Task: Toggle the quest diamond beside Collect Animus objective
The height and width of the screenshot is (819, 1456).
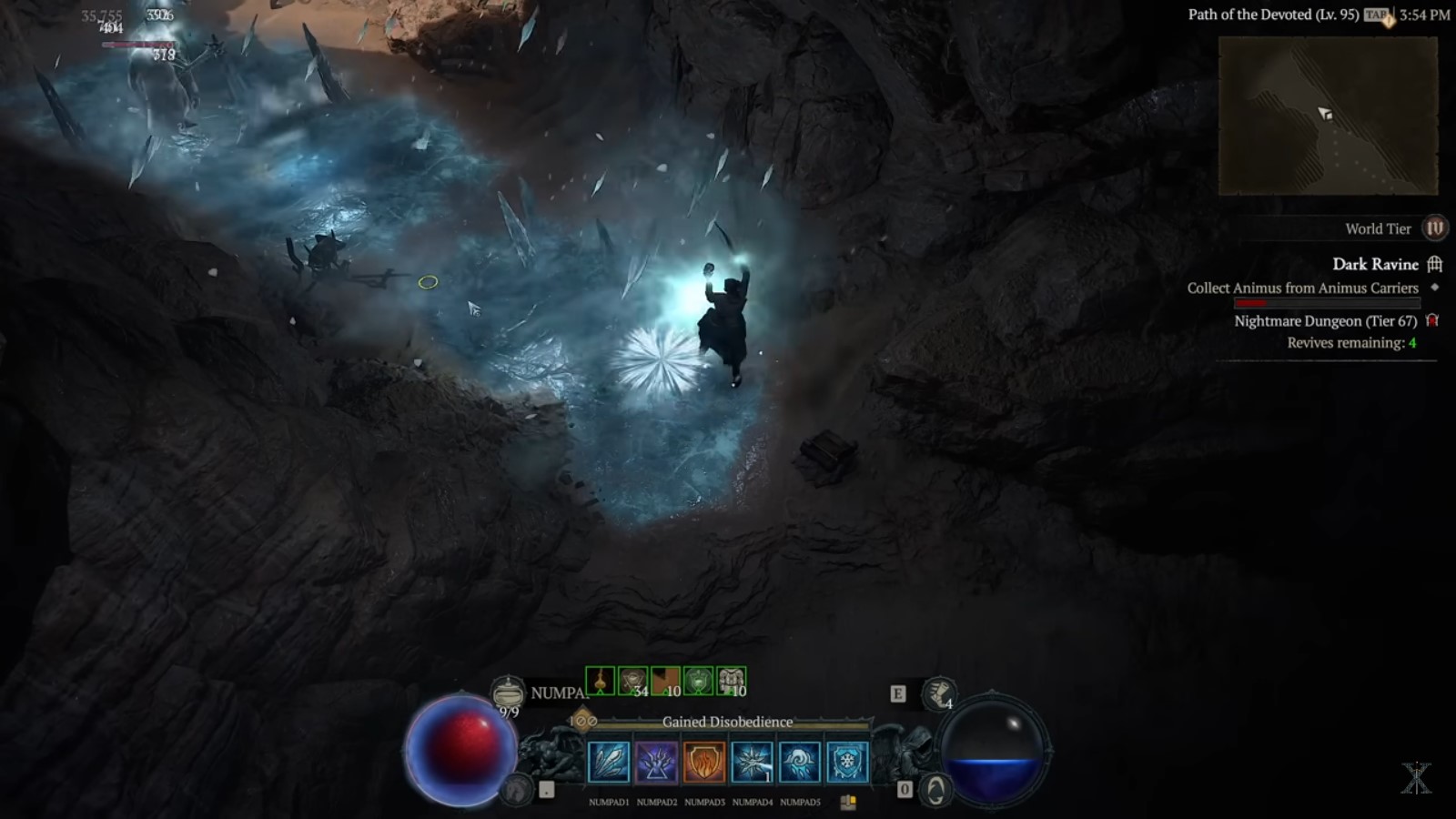Action: pos(1434,288)
